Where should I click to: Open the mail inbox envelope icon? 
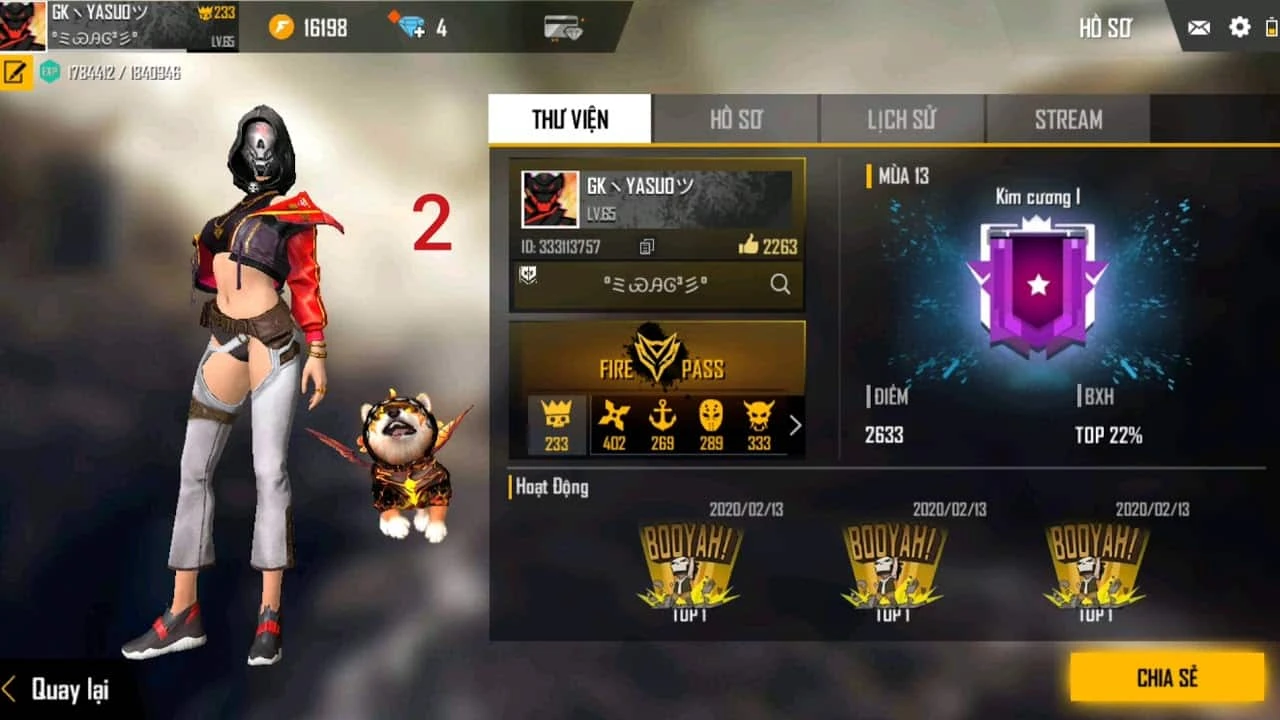click(1199, 28)
